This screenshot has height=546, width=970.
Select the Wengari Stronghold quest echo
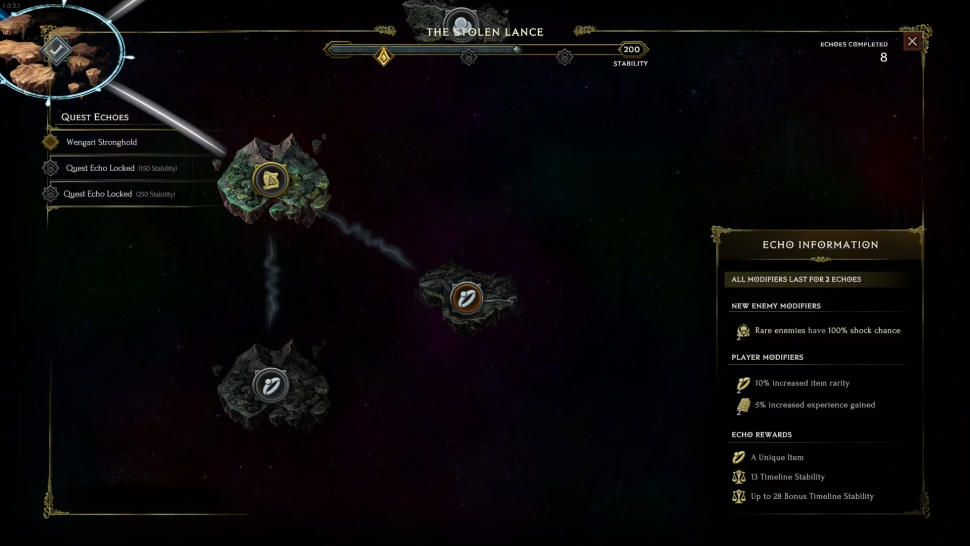[101, 142]
